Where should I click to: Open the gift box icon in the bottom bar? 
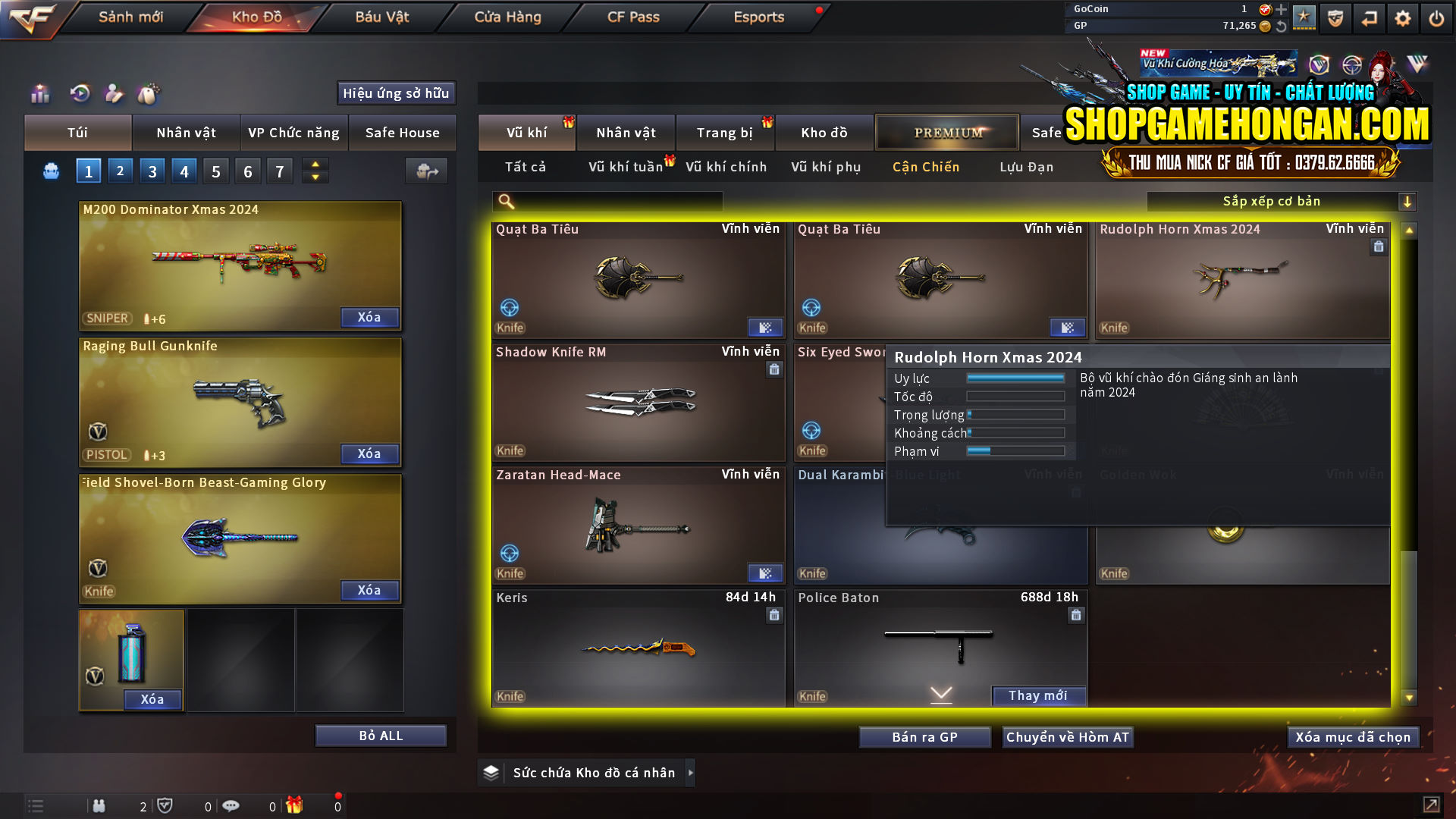295,805
